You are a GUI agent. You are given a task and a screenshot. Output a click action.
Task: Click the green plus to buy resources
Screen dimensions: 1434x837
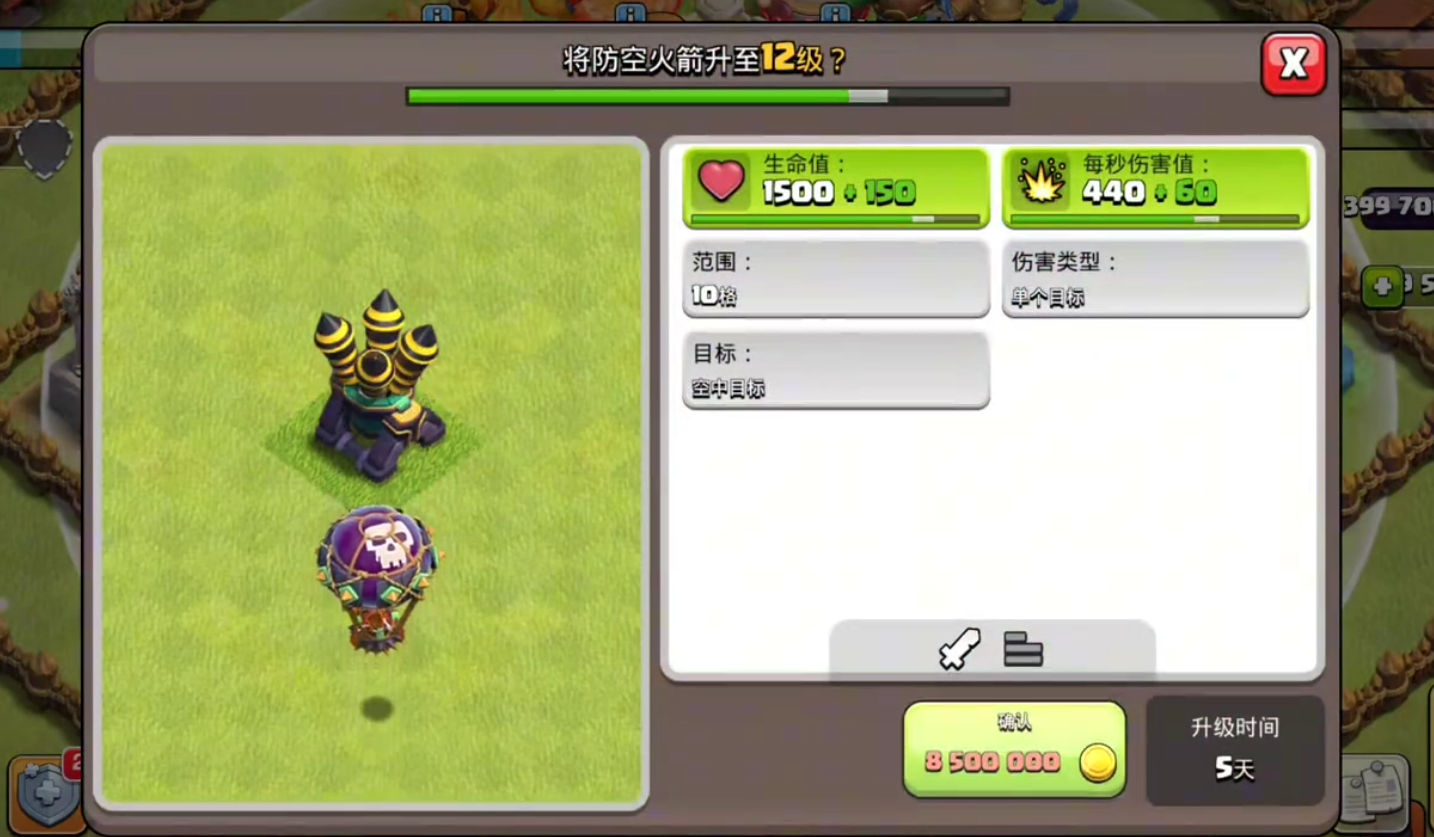click(x=1385, y=289)
